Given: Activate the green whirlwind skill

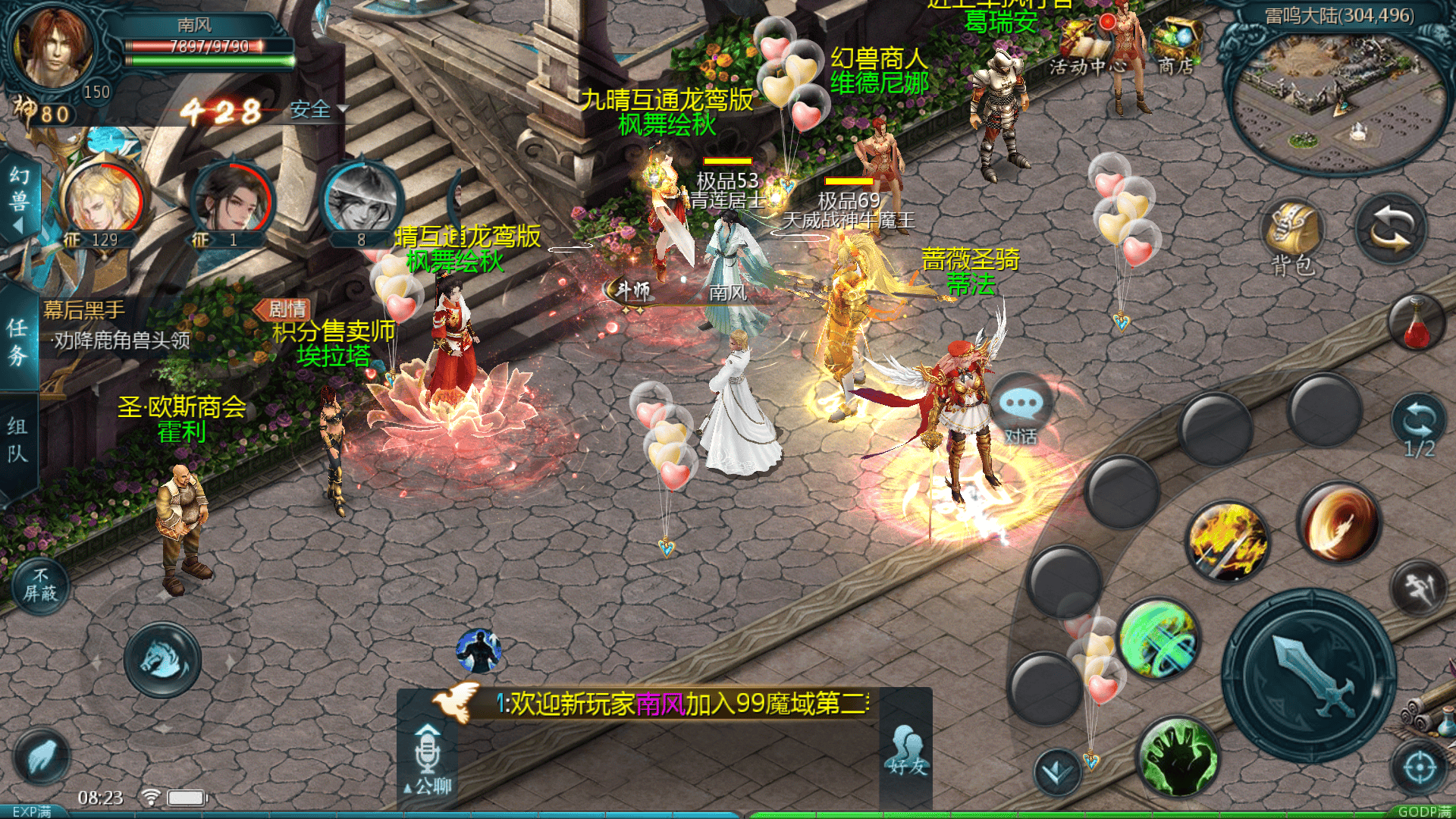Looking at the screenshot, I should pos(1158,639).
